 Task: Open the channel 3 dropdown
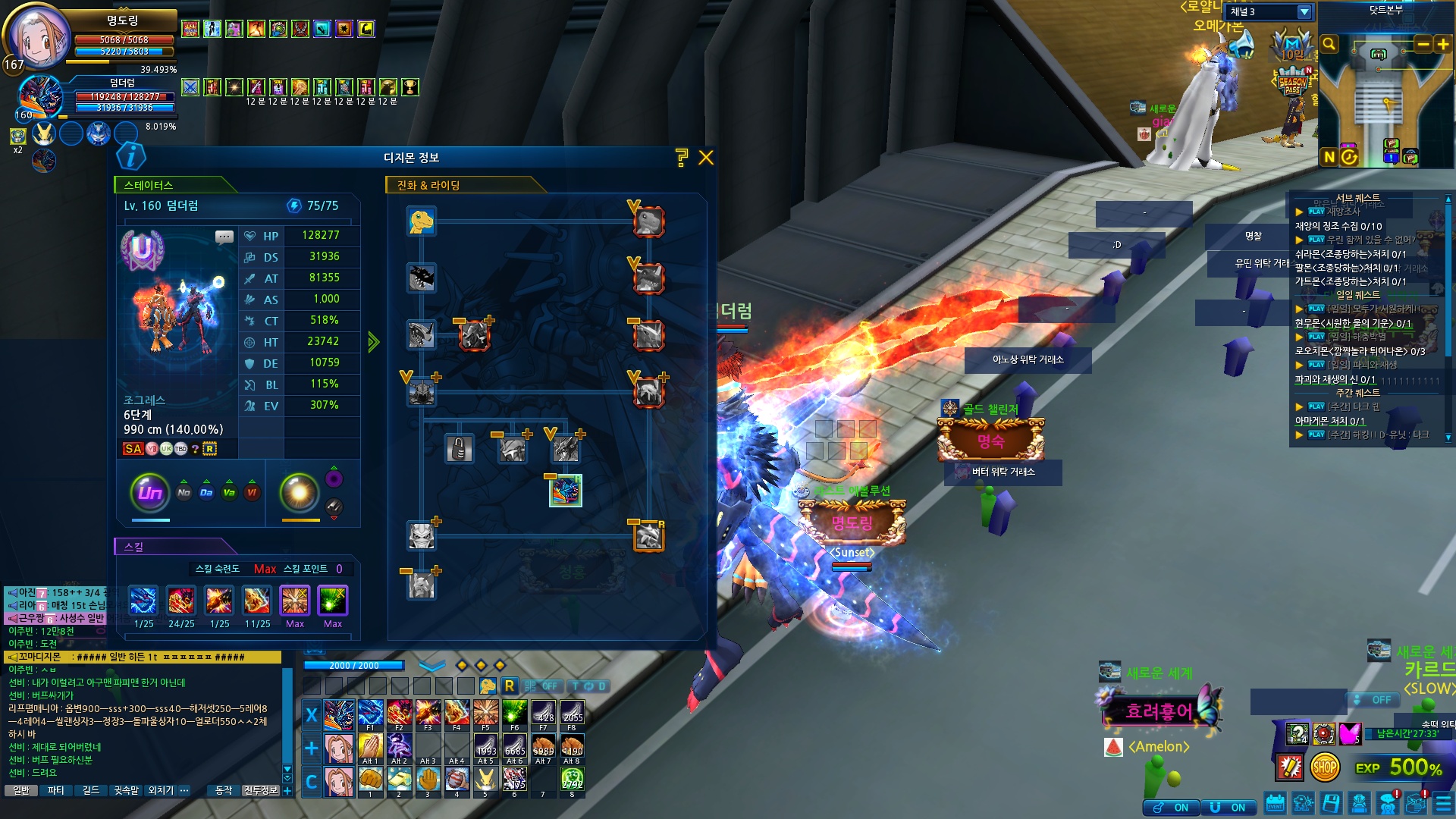[1304, 12]
